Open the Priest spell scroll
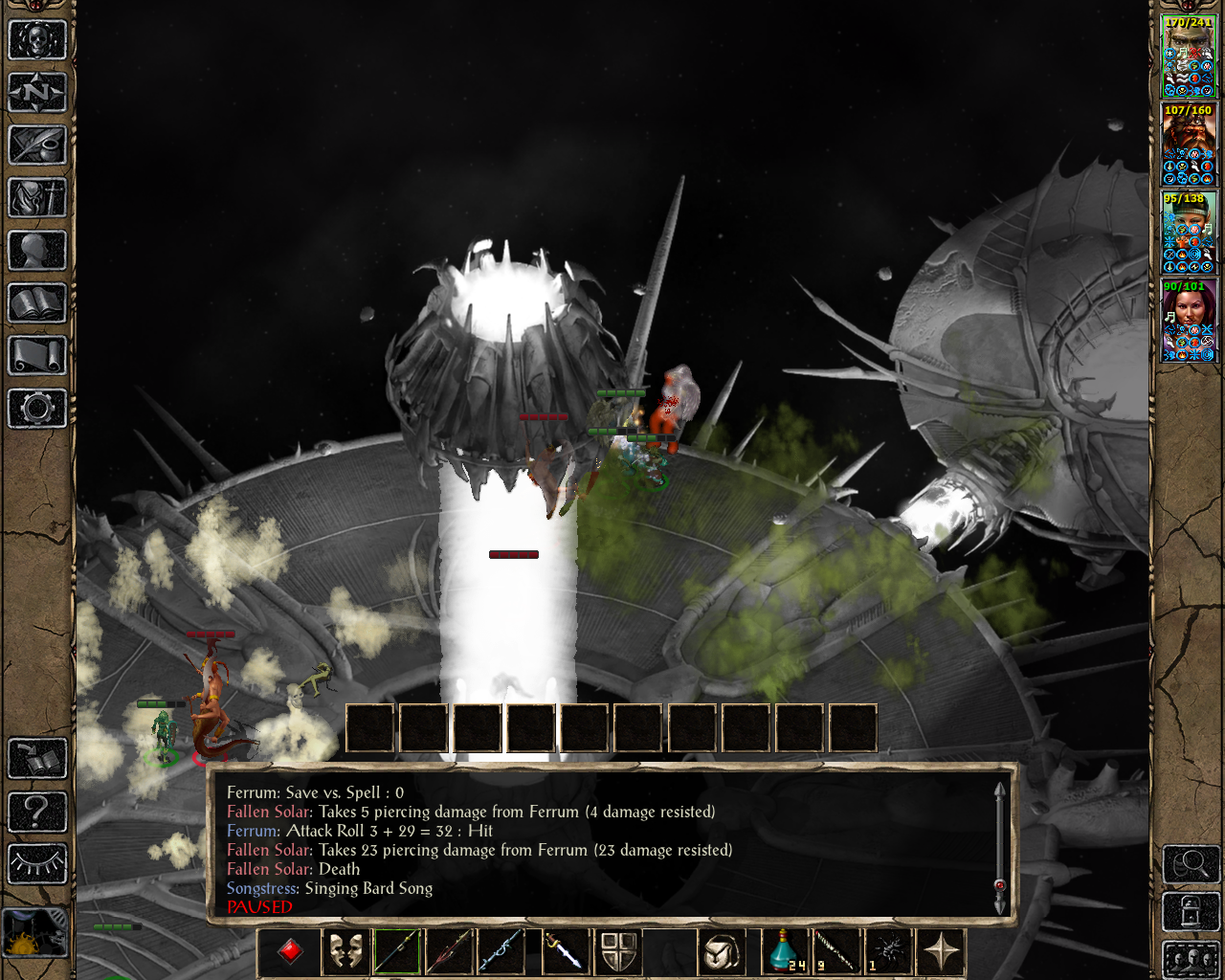This screenshot has width=1225, height=980. pos(36,356)
